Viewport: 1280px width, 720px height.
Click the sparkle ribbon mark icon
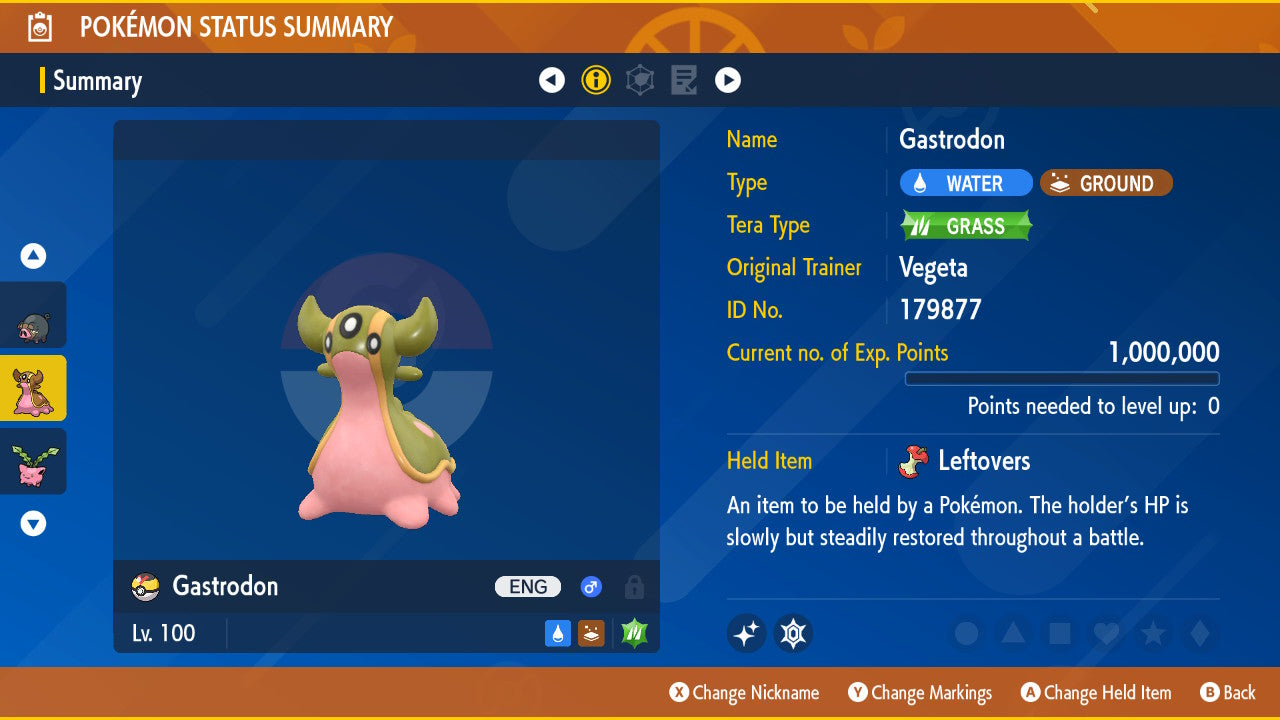tap(746, 633)
